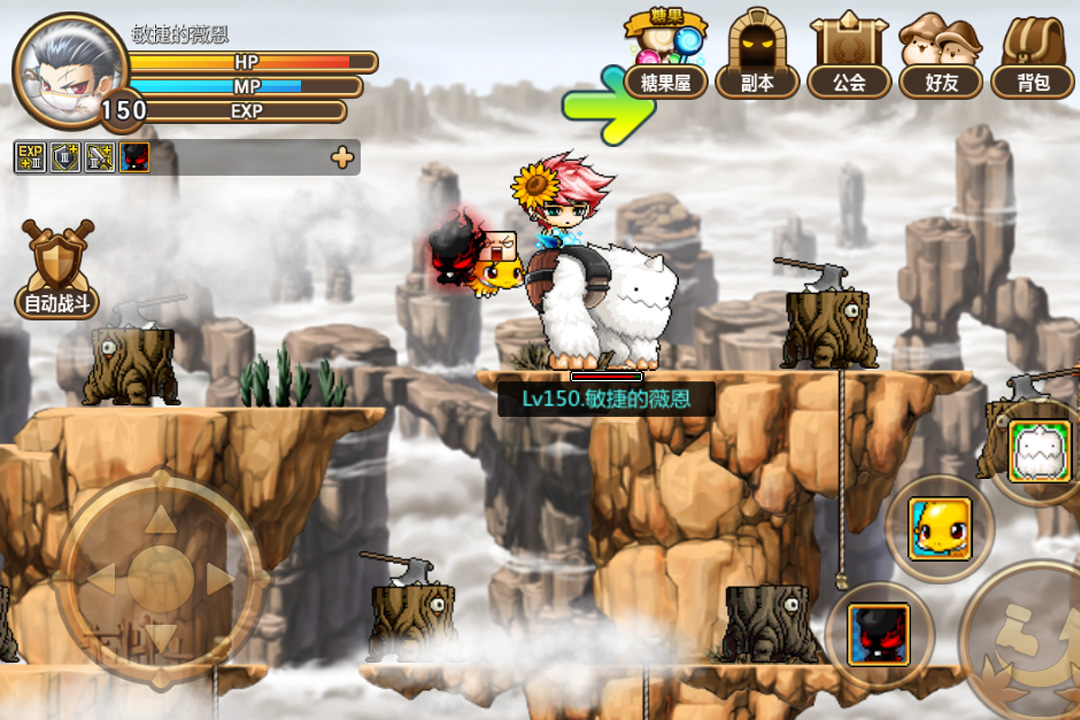
Task: Tap the large main attack button
Action: tap(1028, 650)
